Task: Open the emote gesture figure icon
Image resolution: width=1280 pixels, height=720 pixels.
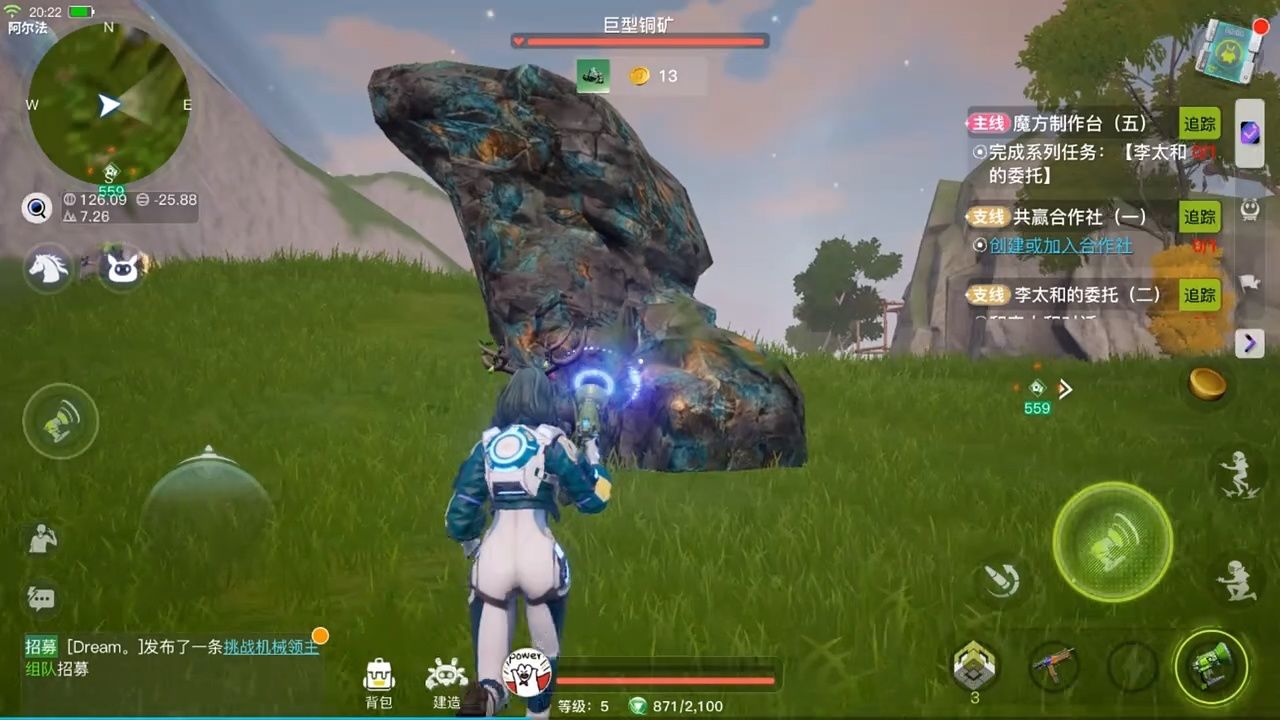Action: (42, 539)
